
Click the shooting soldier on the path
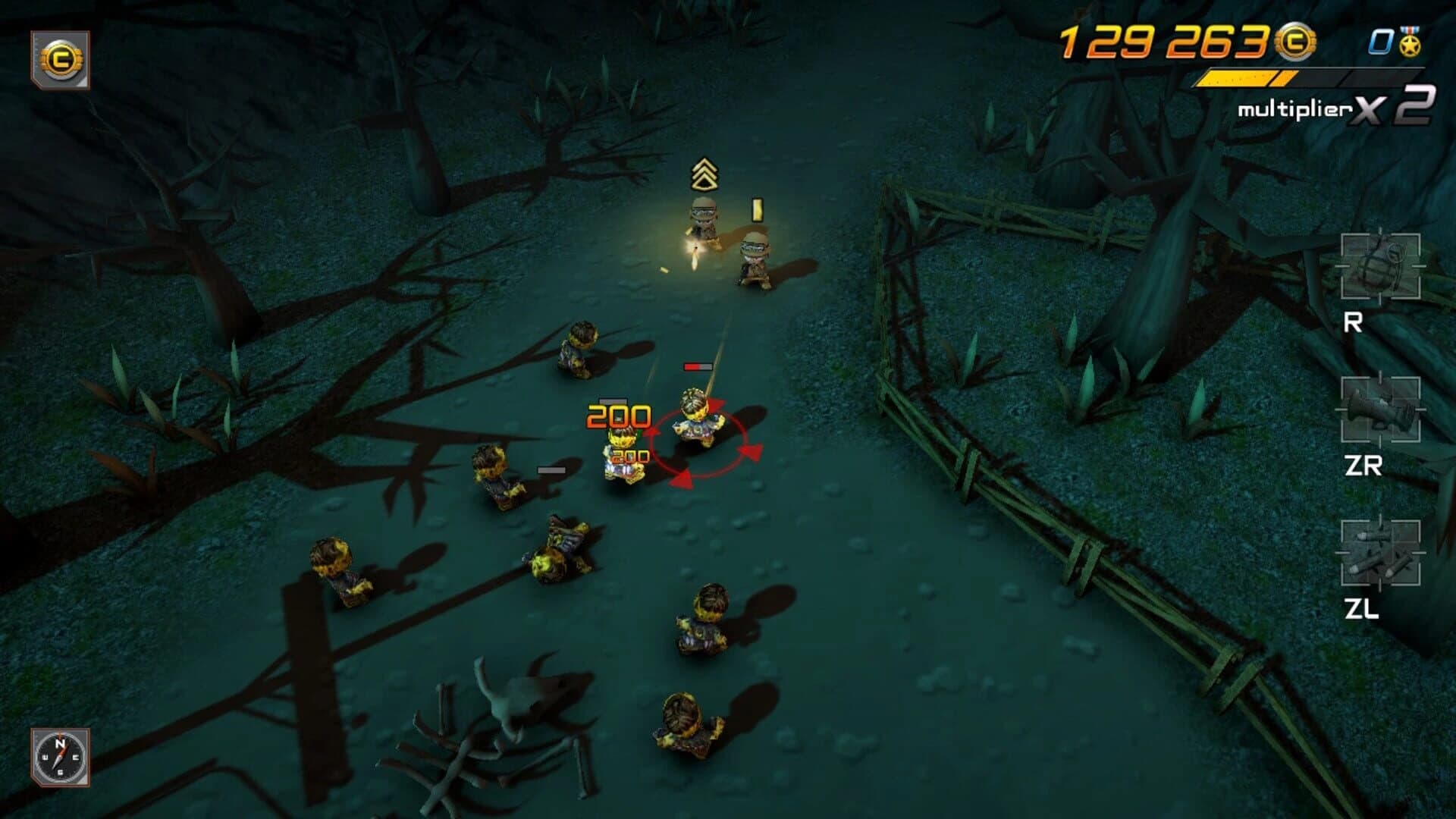[x=701, y=220]
